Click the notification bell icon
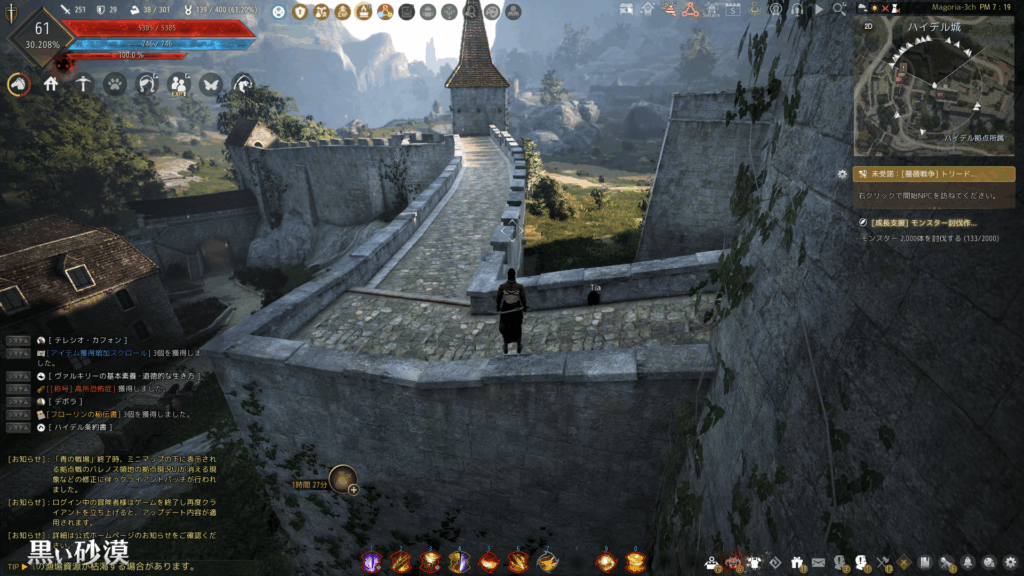 pyautogui.click(x=968, y=562)
